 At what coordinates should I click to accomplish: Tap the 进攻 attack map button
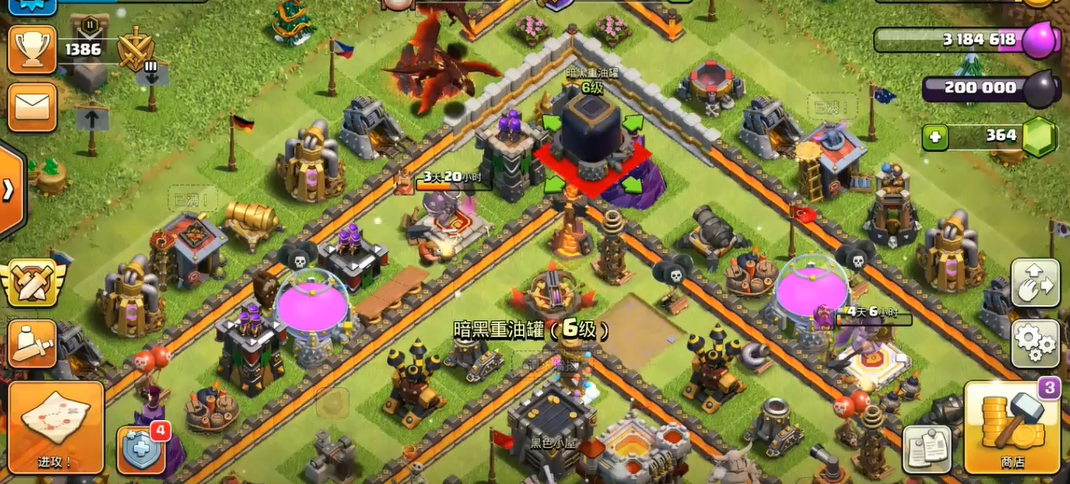tap(56, 427)
